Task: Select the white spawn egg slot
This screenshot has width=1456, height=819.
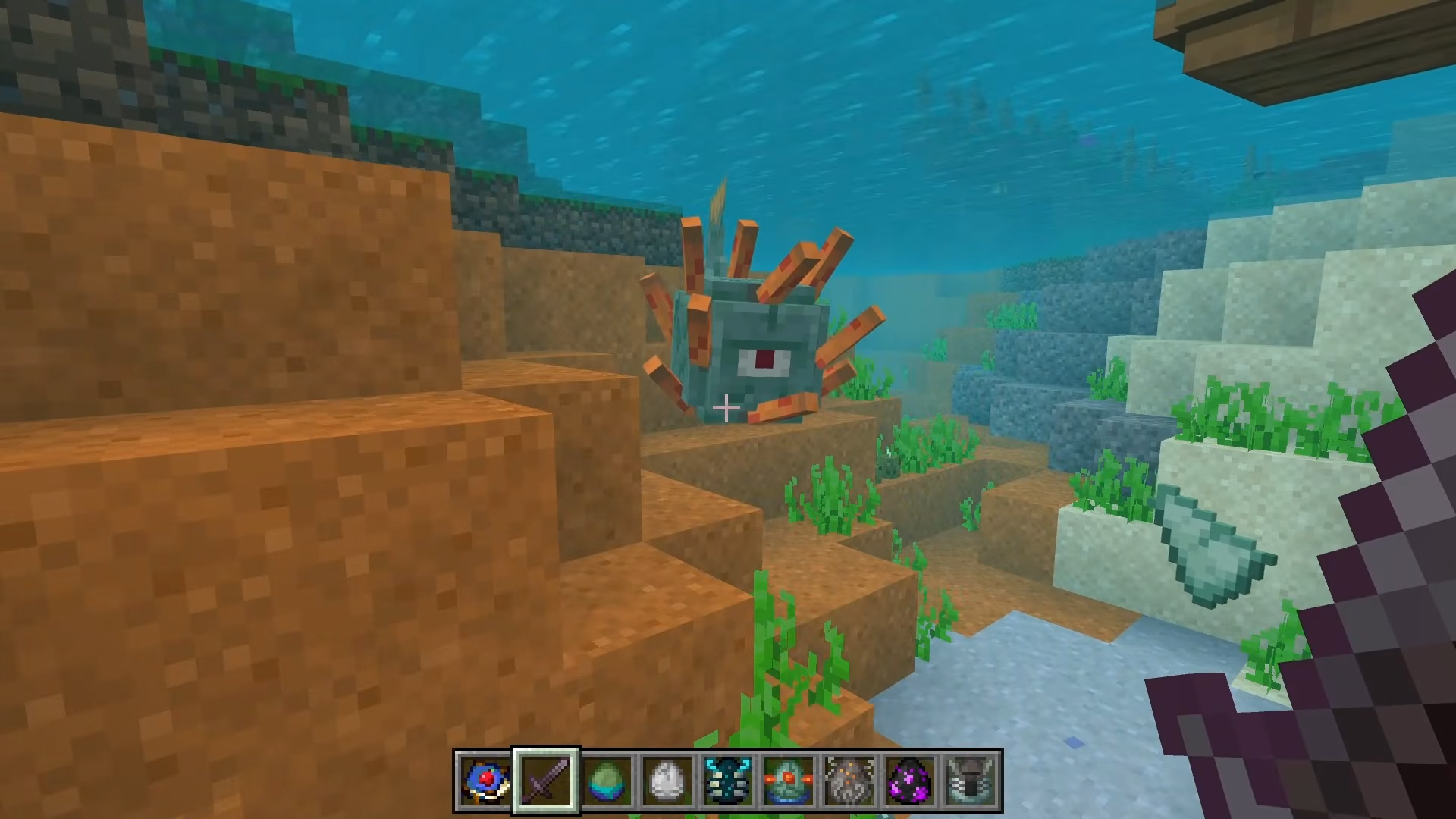Action: click(667, 780)
